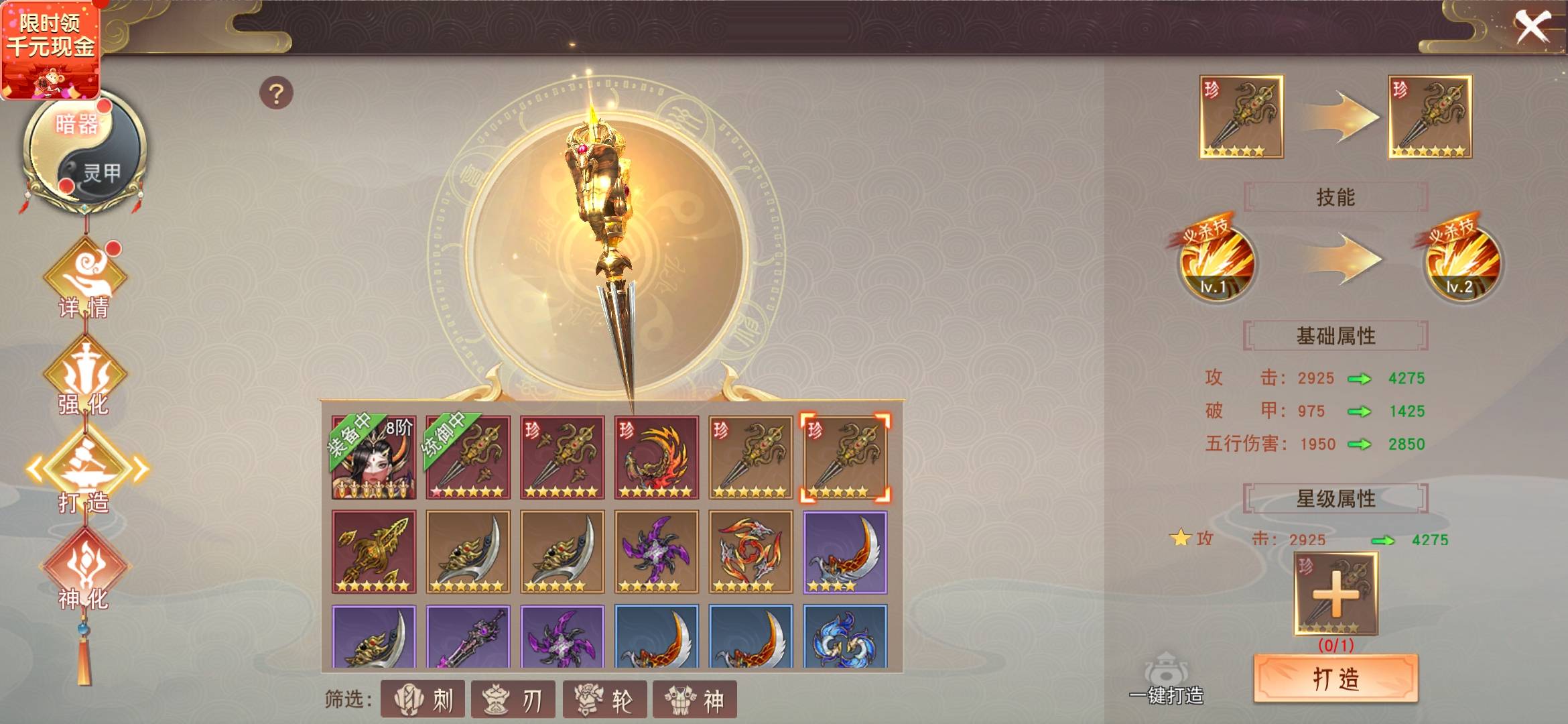Viewport: 1568px width, 724px height.
Task: Open the question mark help
Action: (276, 93)
